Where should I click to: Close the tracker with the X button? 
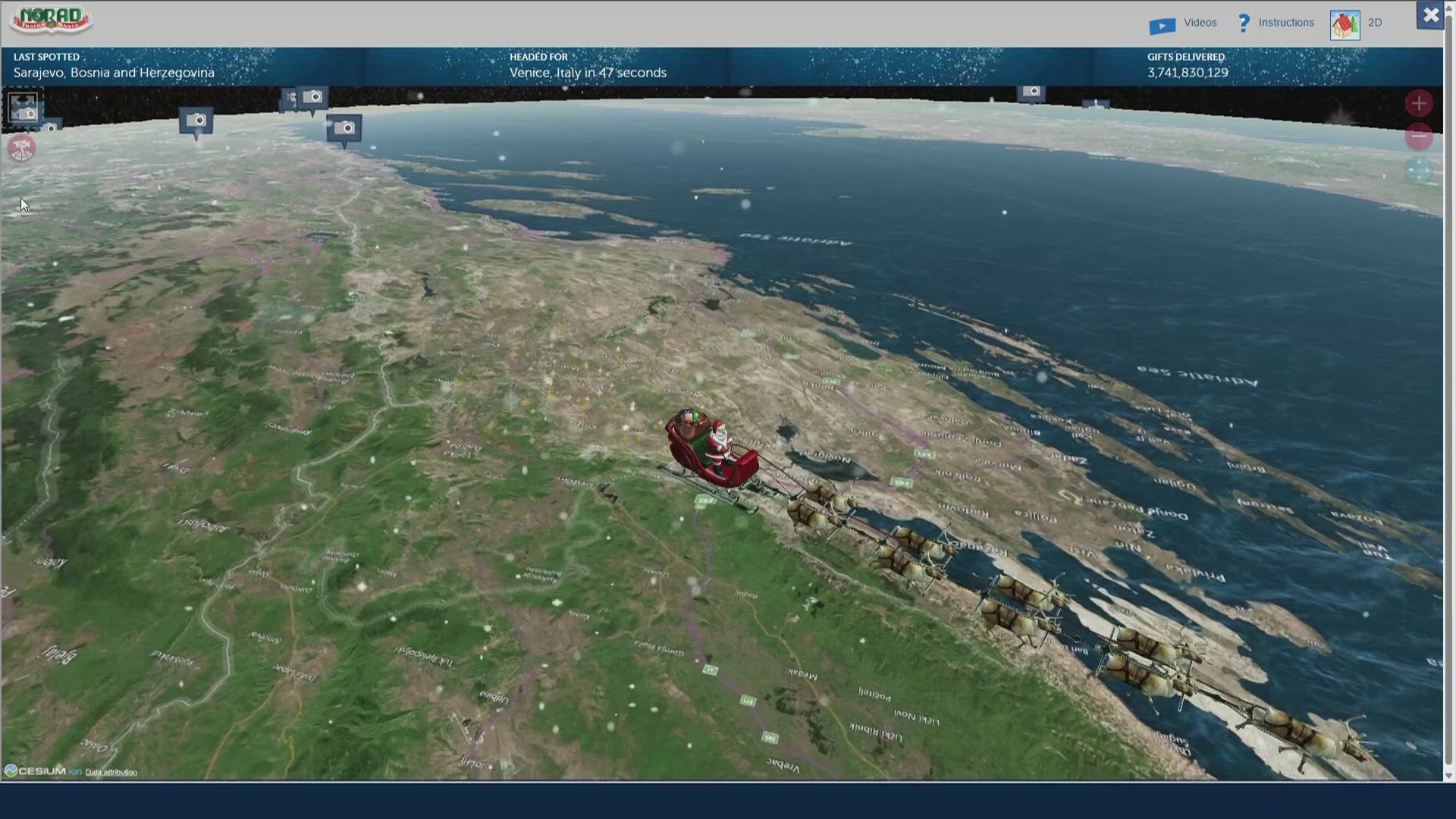coord(1430,14)
